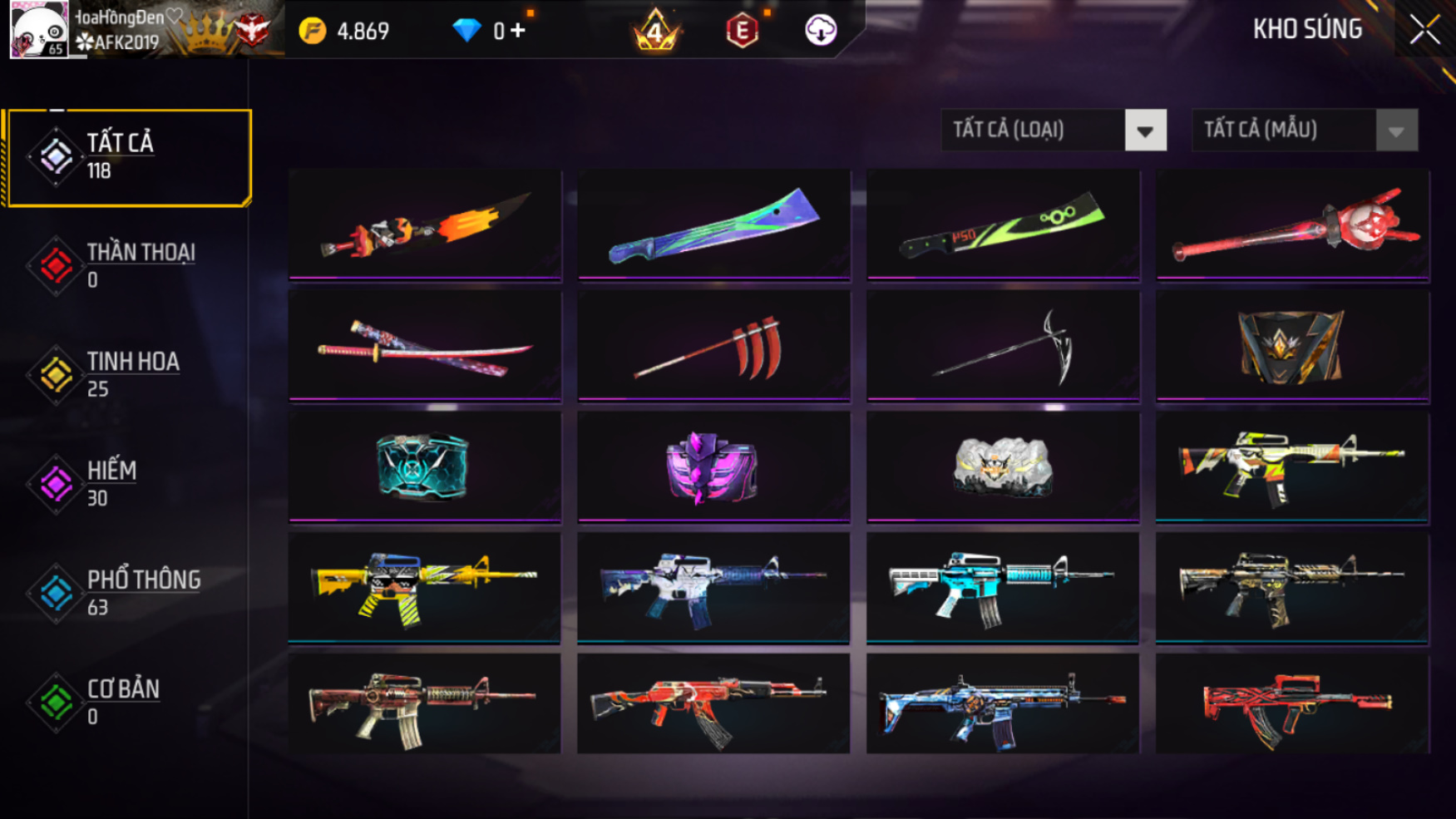This screenshot has width=1456, height=819.
Task: Select the red katana skin
Action: 425,347
